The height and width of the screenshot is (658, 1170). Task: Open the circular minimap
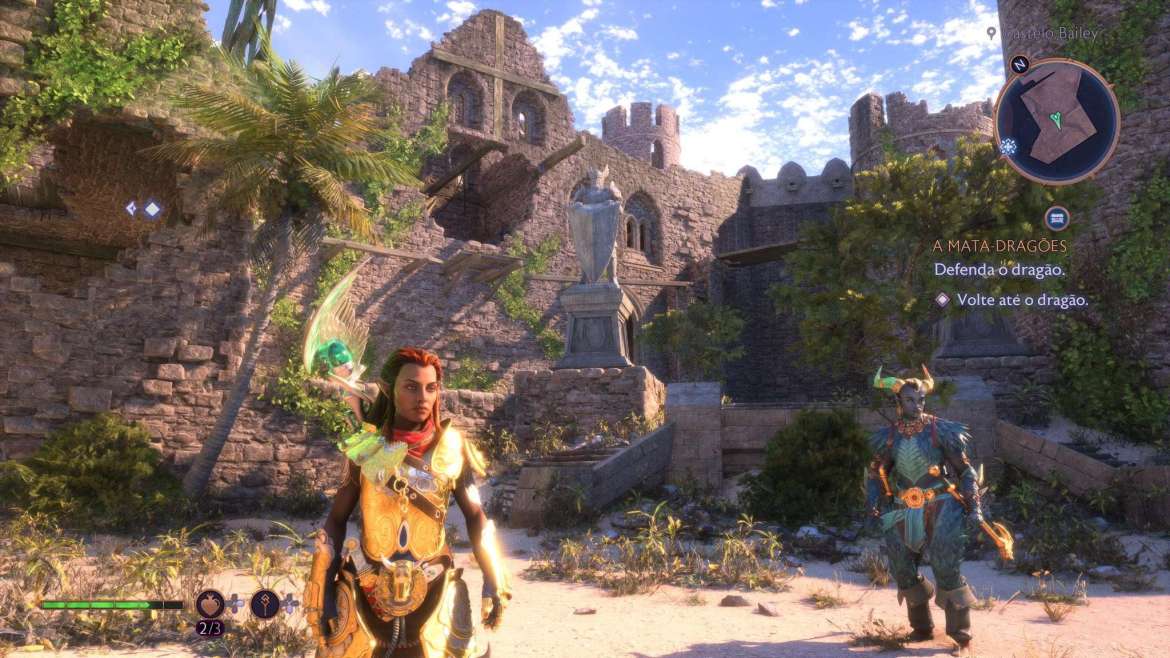click(x=1057, y=121)
